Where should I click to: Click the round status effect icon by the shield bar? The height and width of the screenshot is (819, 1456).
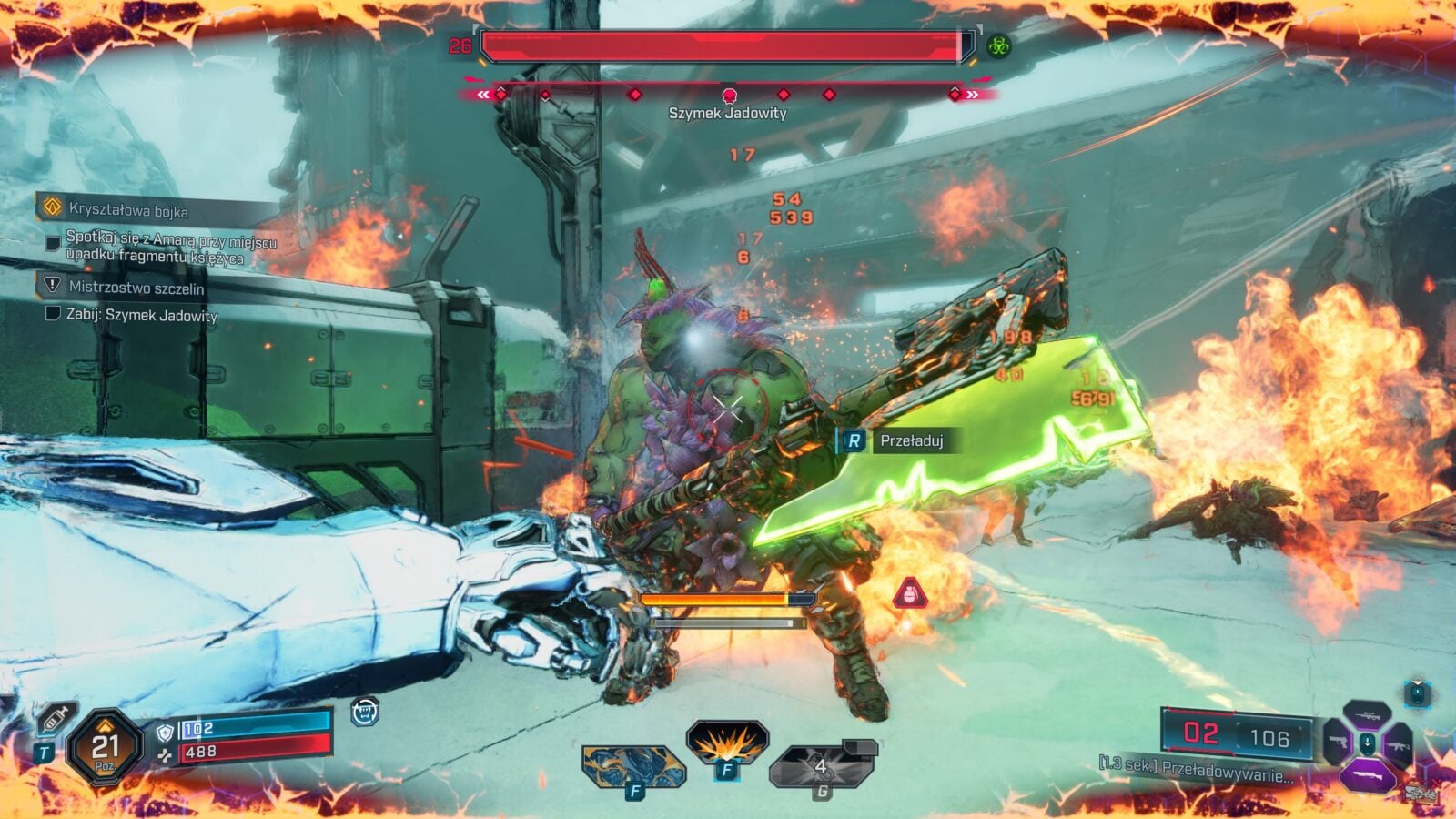coord(365,712)
